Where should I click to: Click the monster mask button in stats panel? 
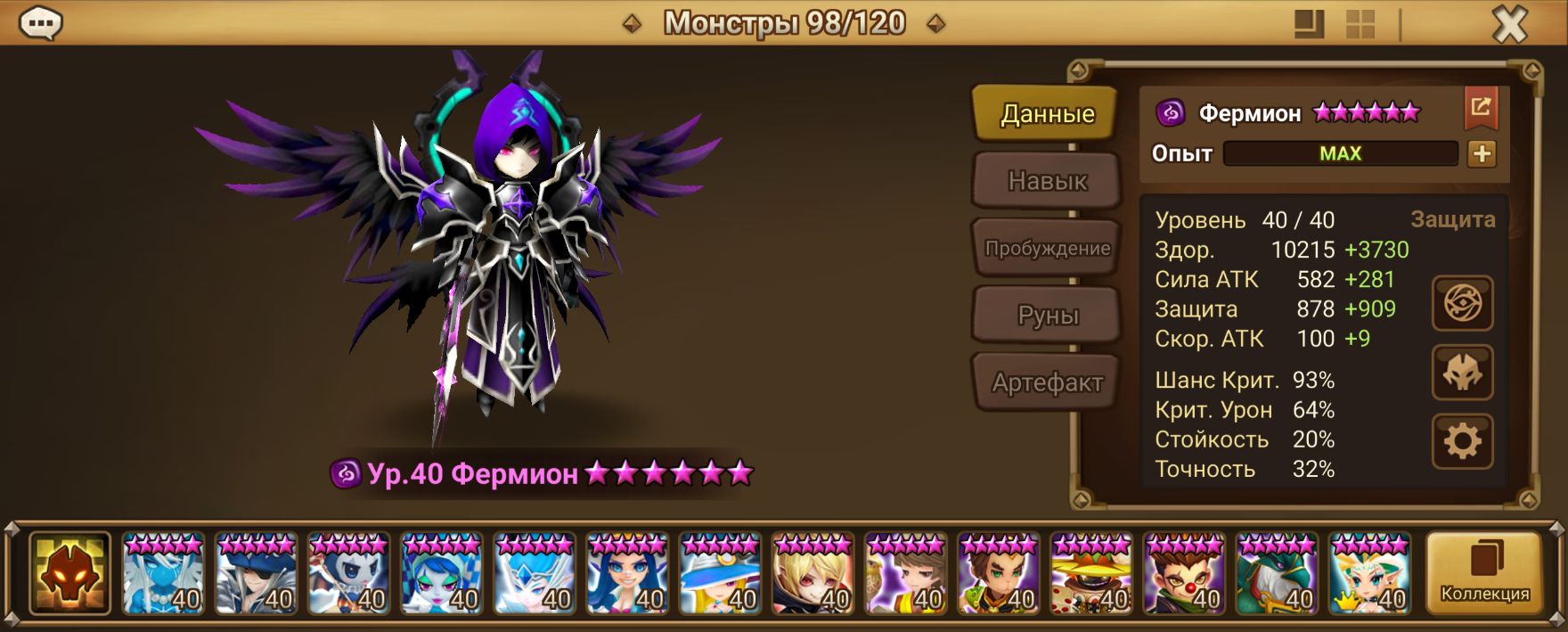1462,373
